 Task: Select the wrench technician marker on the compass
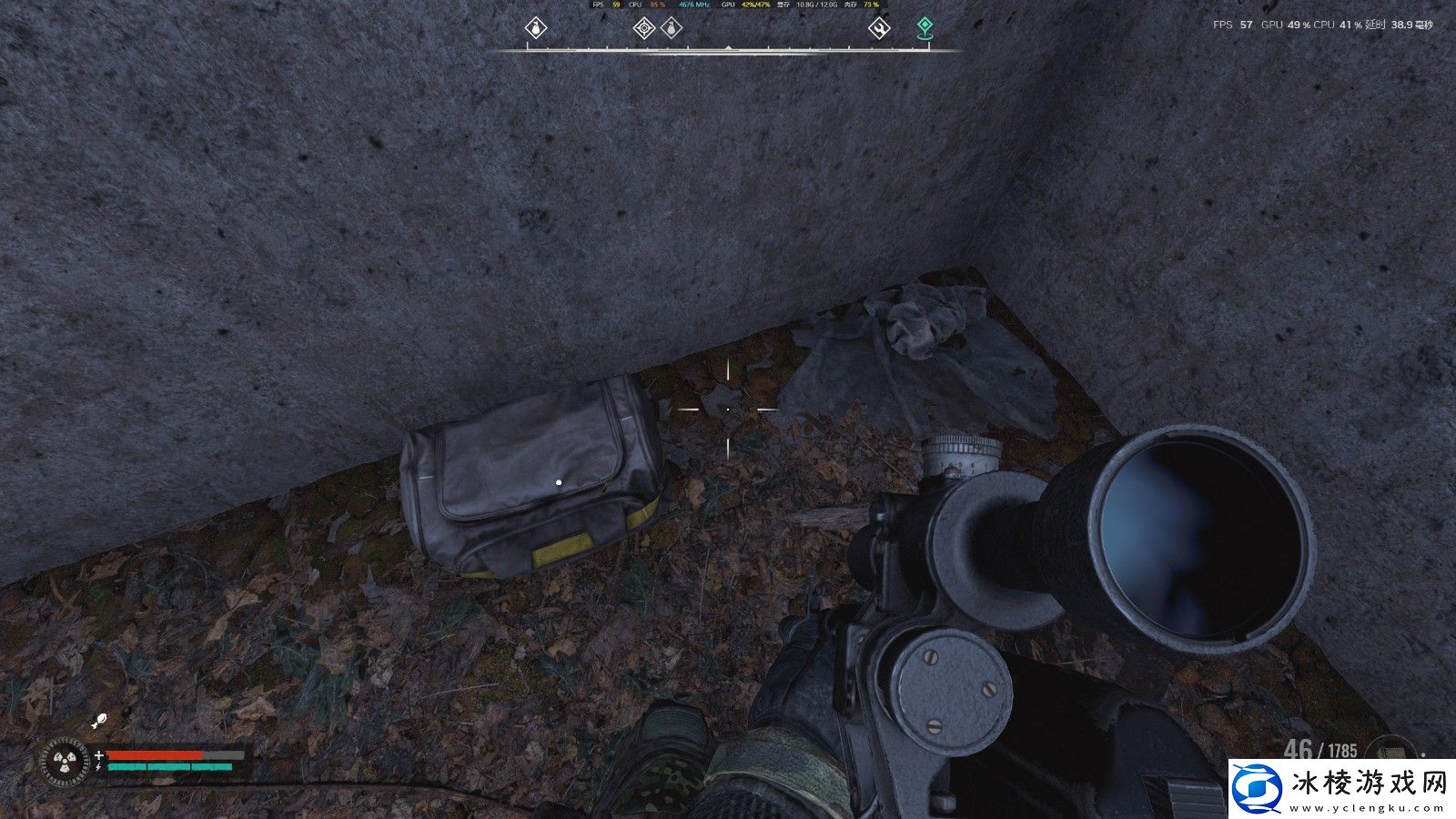[x=878, y=28]
